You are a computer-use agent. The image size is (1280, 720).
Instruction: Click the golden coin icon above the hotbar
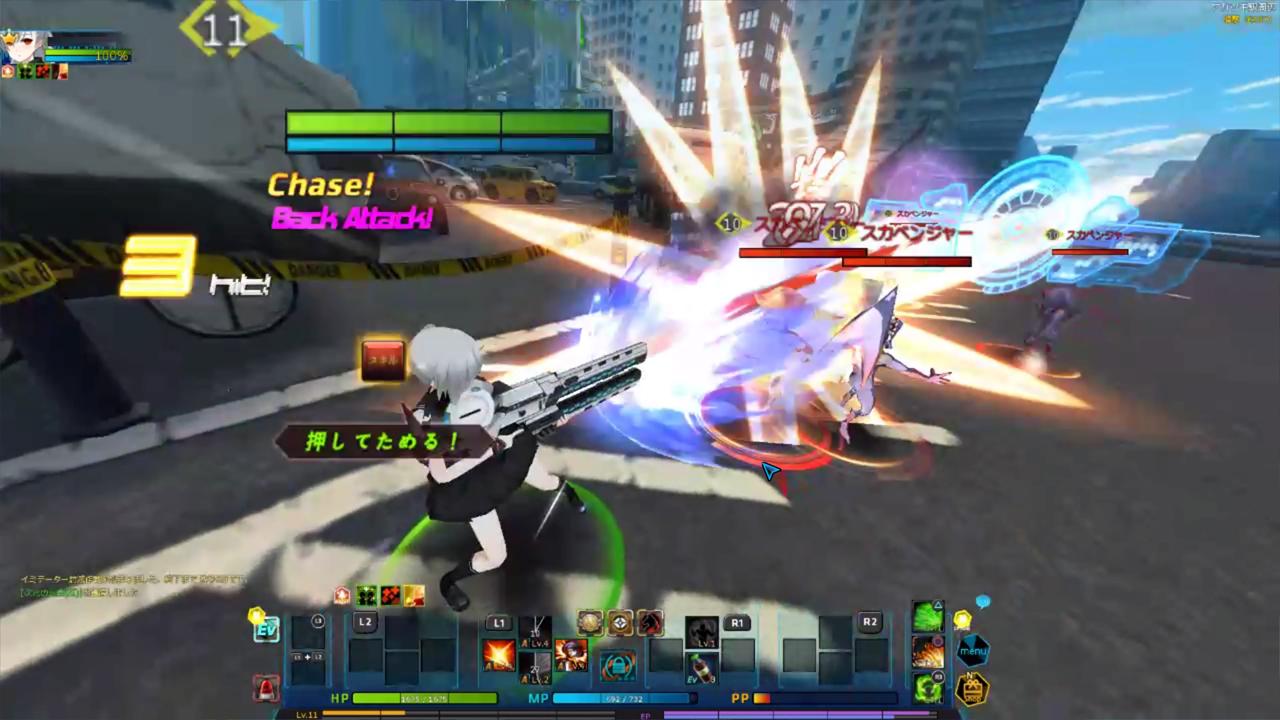pyautogui.click(x=589, y=622)
